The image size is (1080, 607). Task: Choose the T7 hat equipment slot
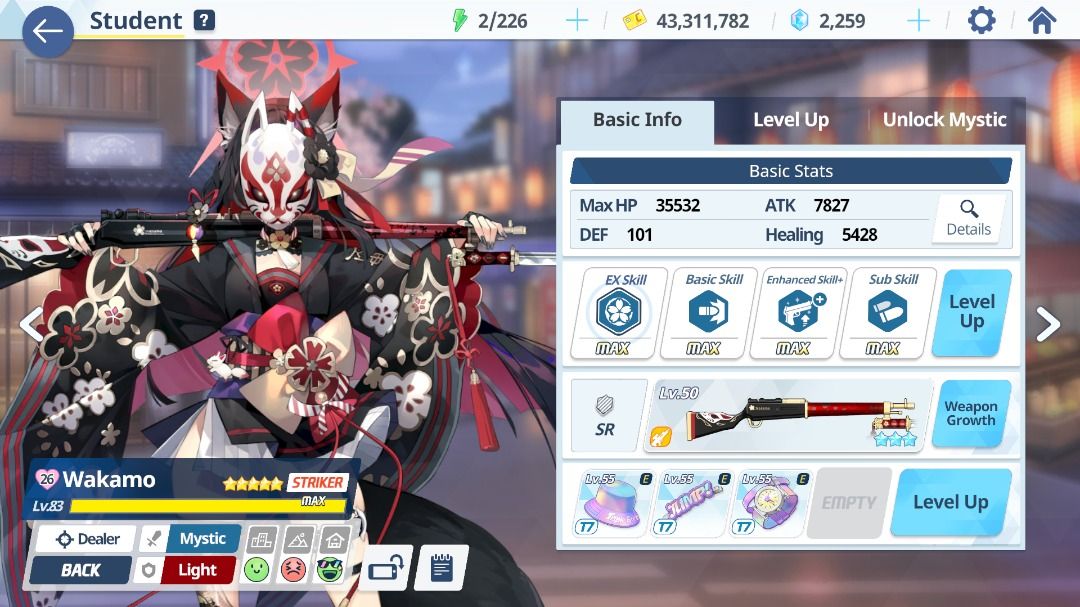tap(610, 503)
